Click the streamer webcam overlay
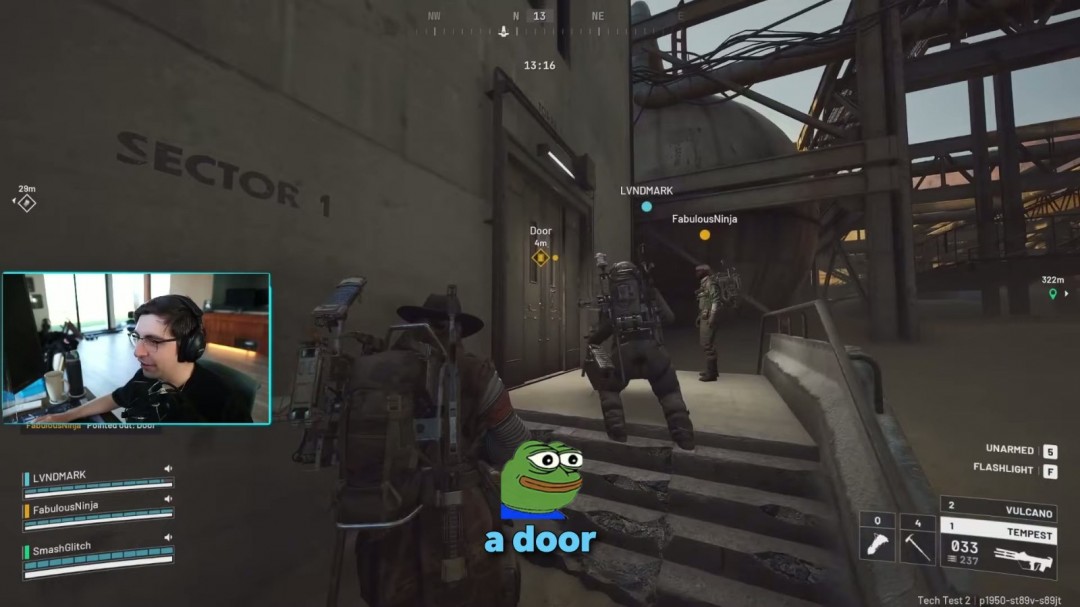Screen dimensions: 1080x607 pos(136,348)
